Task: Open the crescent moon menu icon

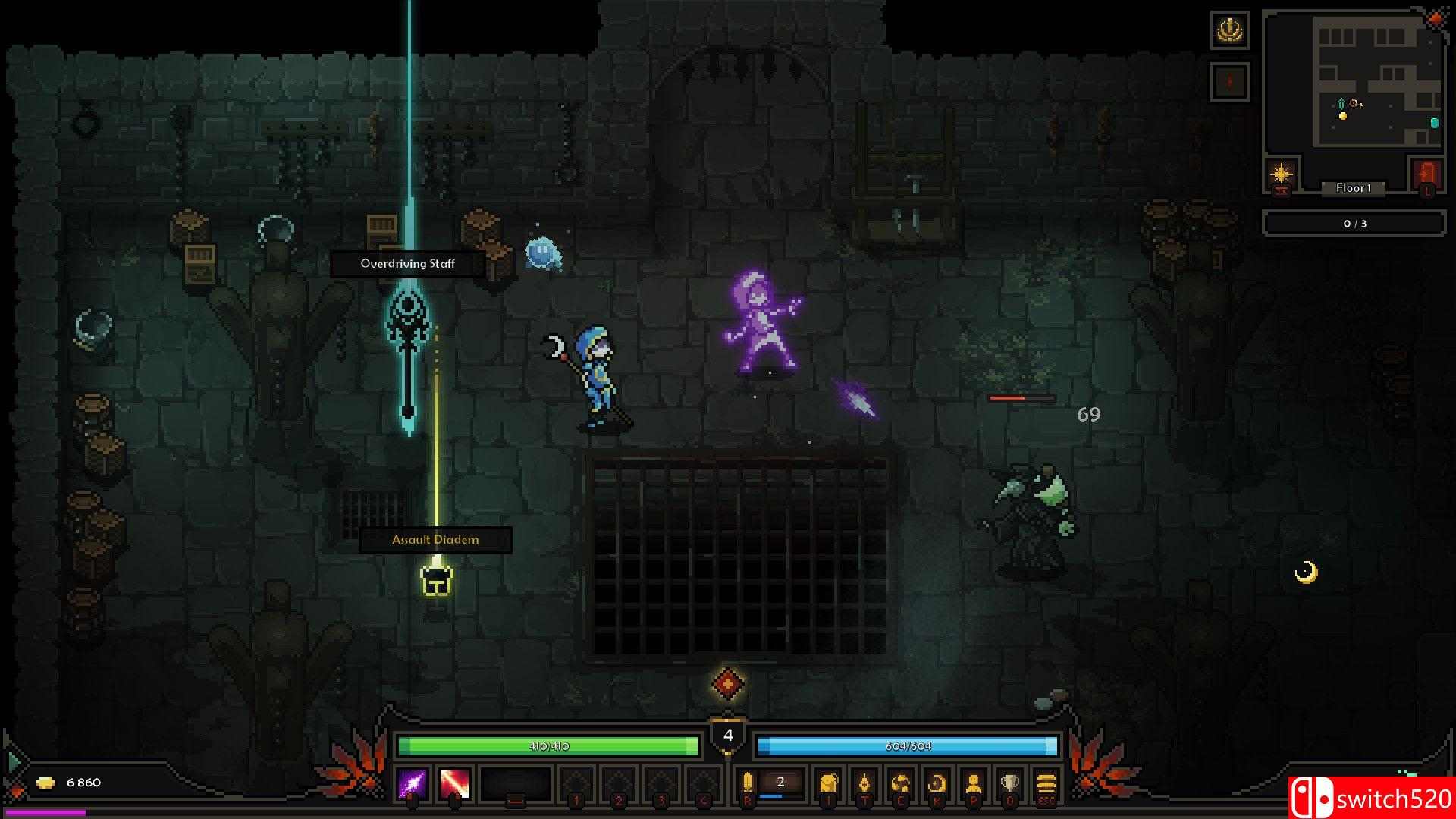Action: tap(937, 783)
